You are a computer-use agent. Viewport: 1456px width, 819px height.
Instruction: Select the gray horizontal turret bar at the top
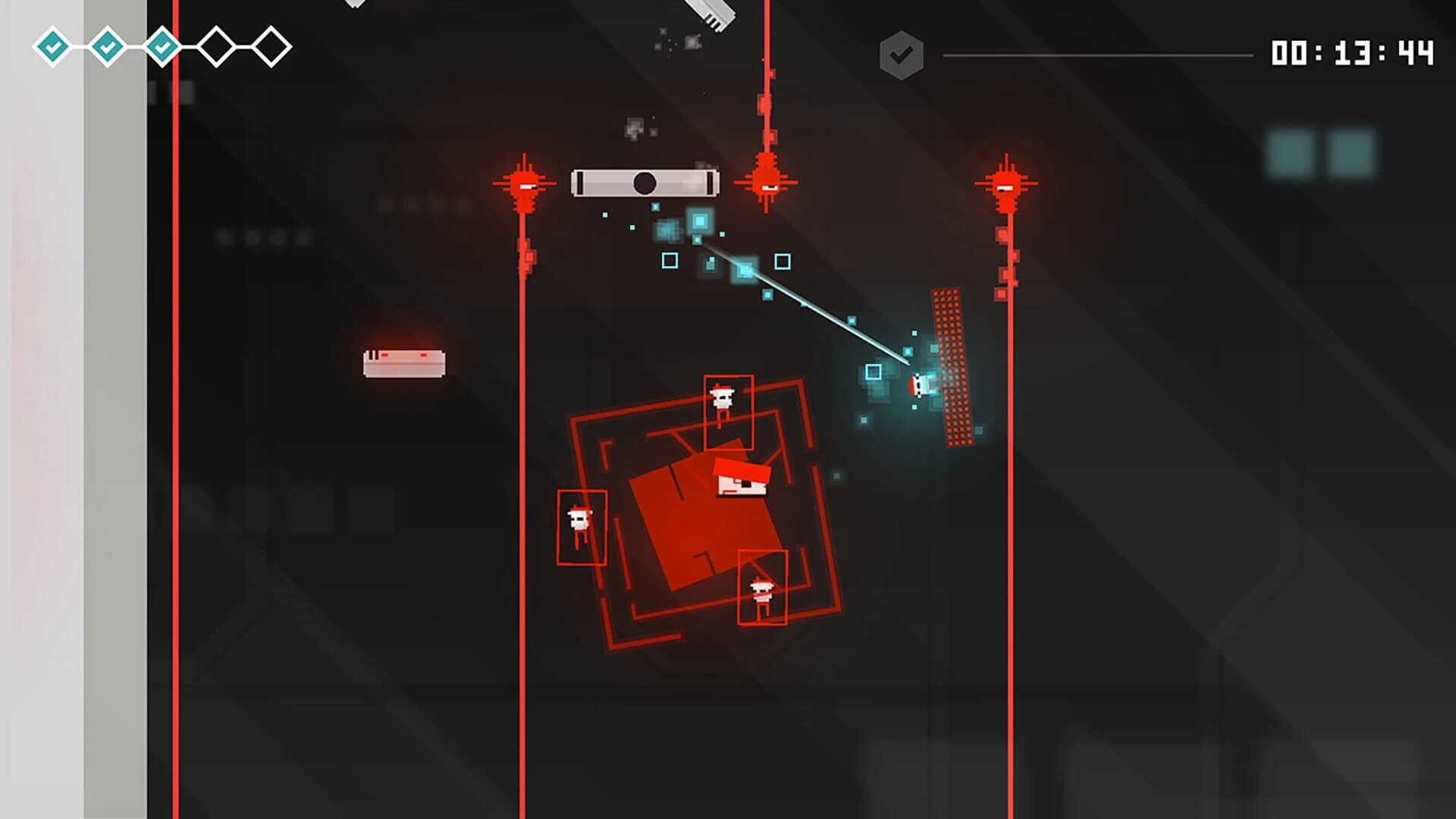[x=645, y=182]
